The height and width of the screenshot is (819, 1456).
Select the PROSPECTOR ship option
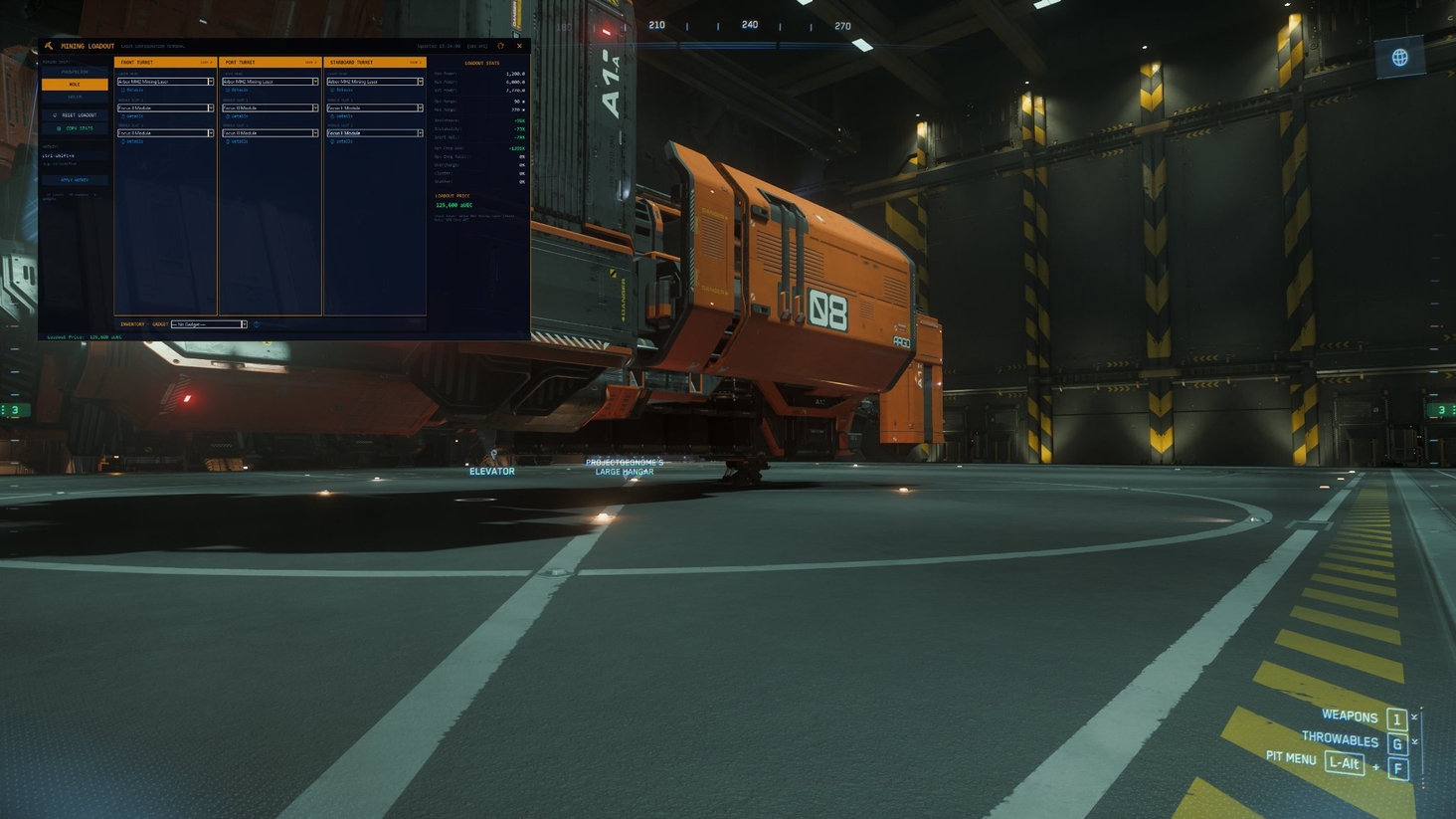(75, 72)
